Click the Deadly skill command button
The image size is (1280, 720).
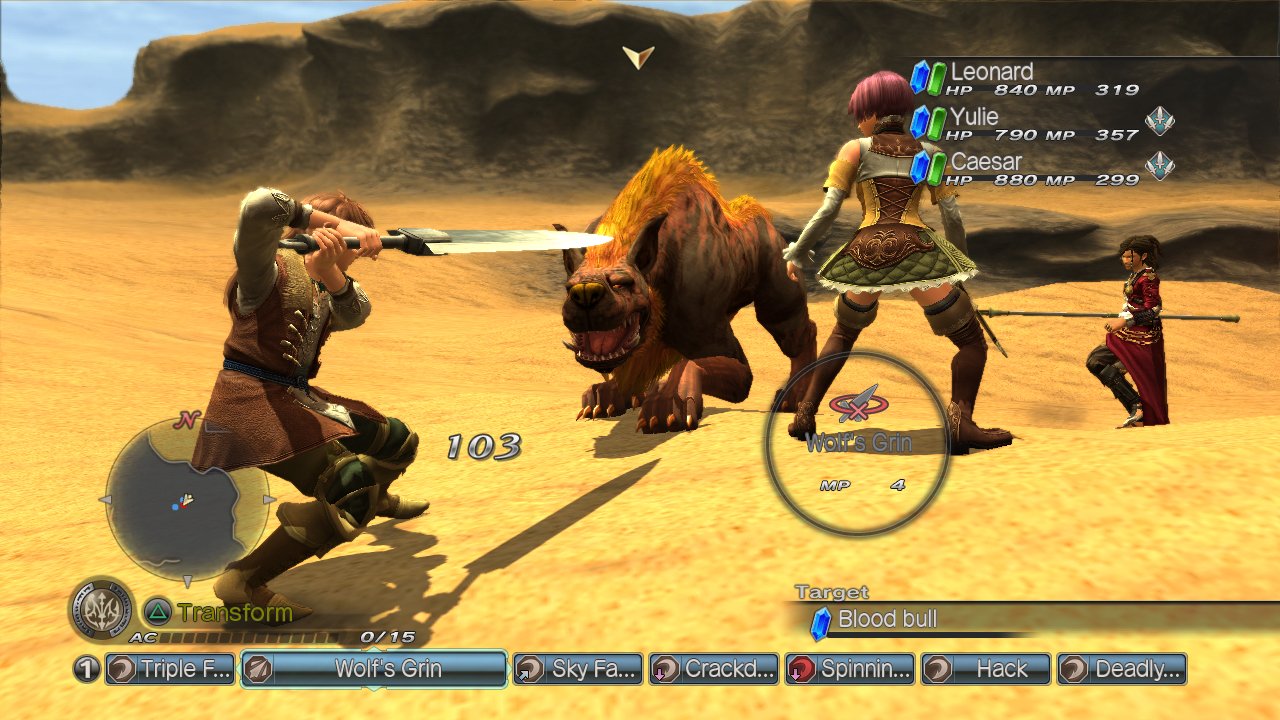tap(1120, 668)
